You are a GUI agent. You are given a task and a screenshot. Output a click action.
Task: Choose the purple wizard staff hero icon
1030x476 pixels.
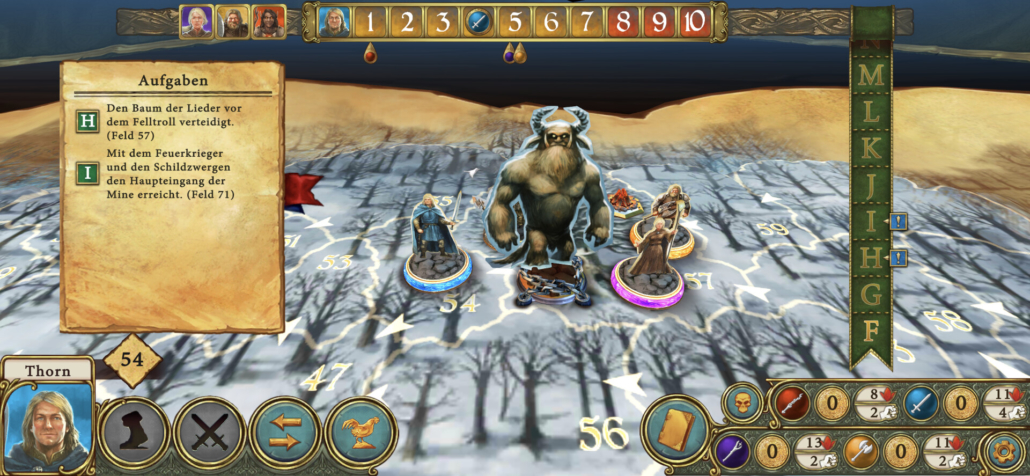[731, 451]
